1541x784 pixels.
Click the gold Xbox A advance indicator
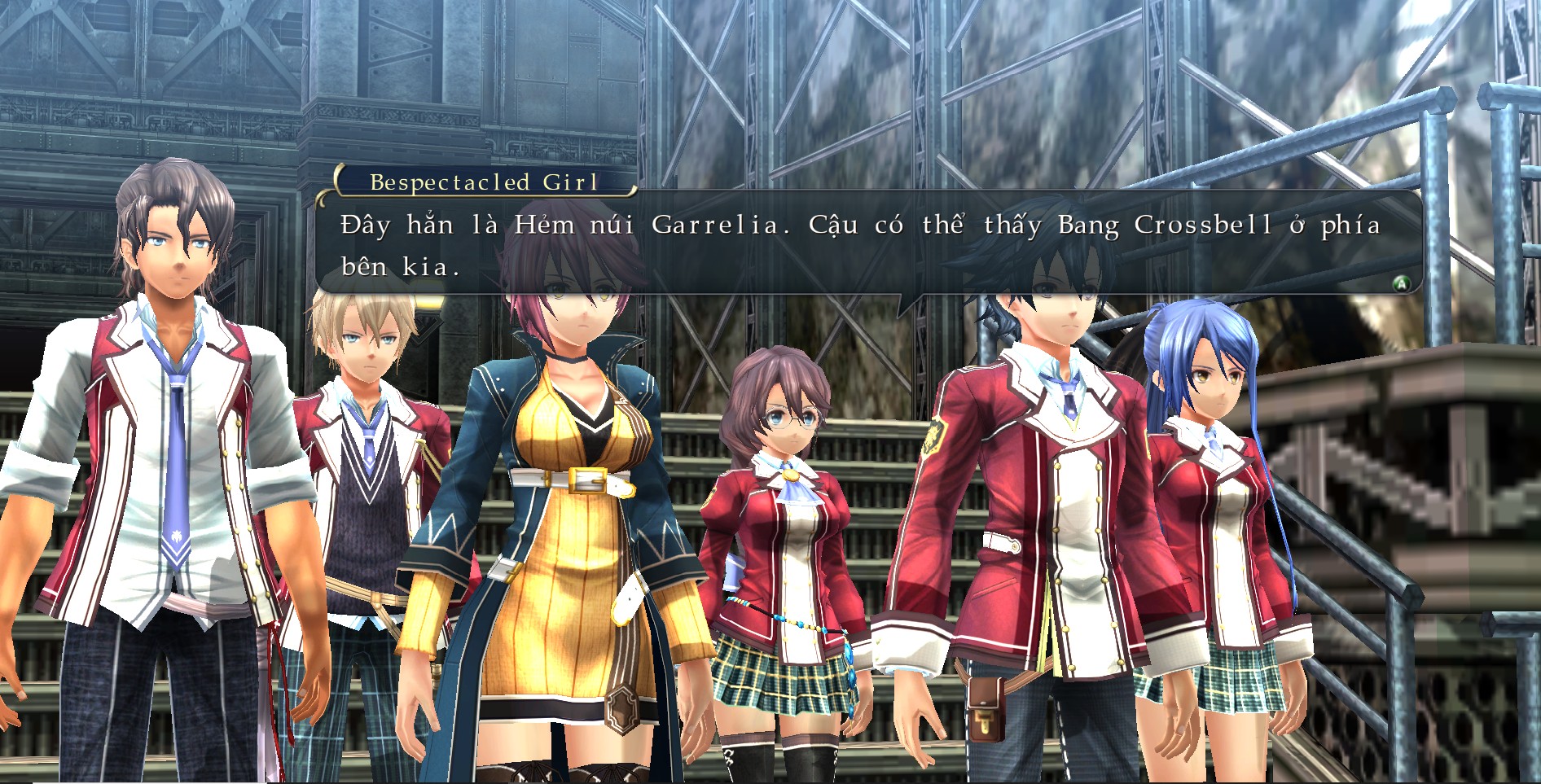click(x=1402, y=284)
